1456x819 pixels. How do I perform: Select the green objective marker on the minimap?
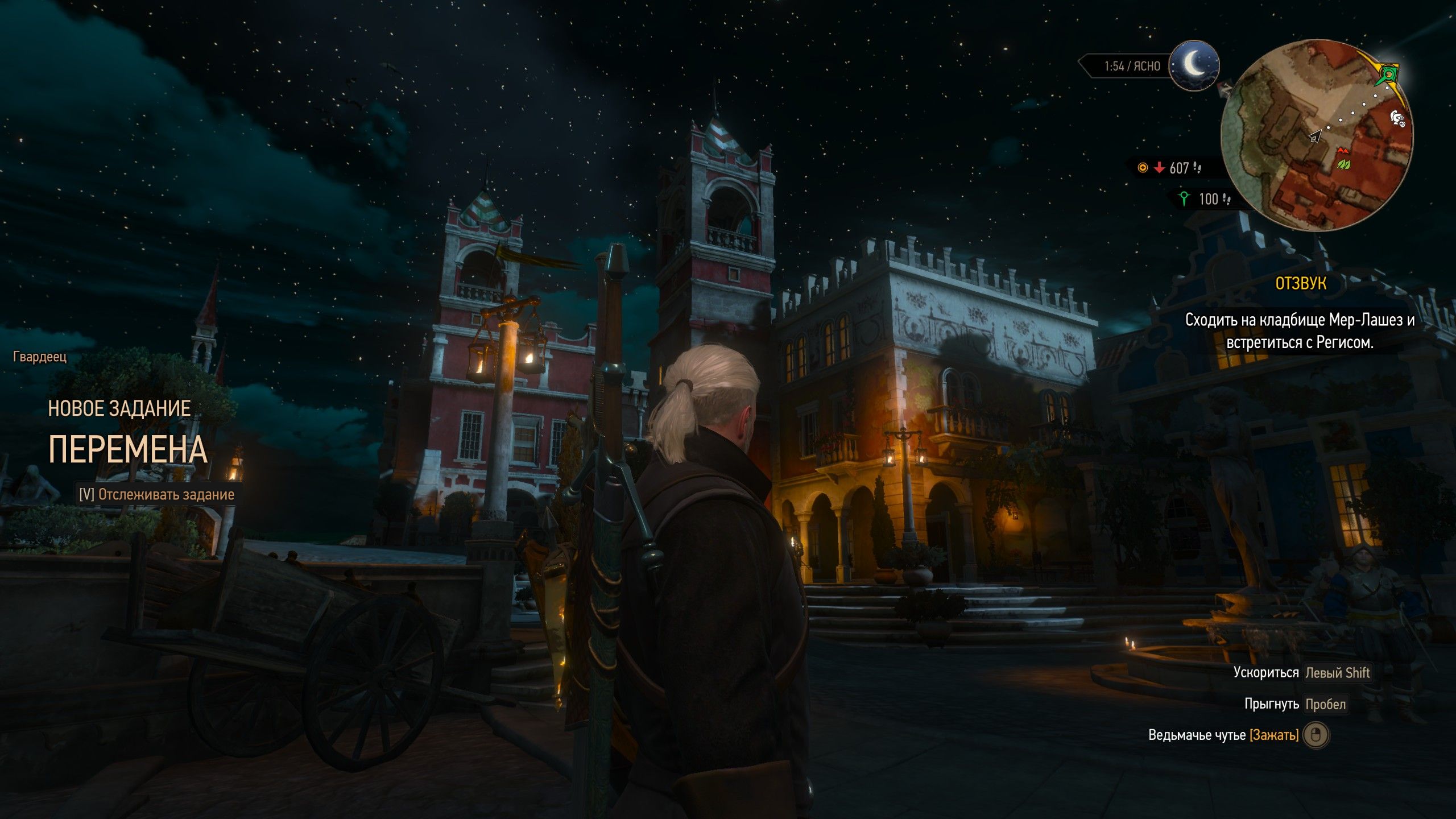pyautogui.click(x=1389, y=75)
